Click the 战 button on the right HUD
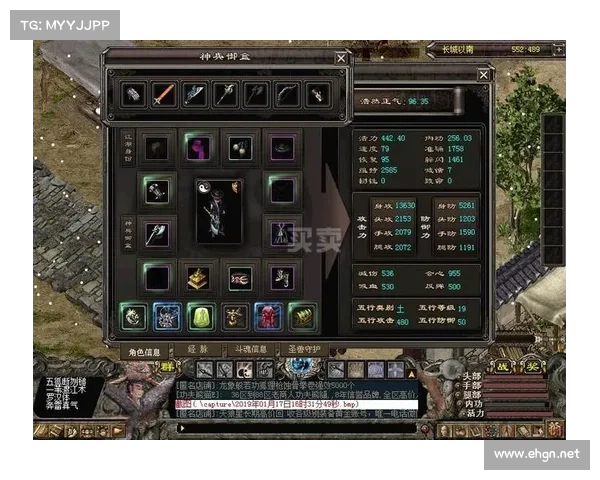600x480 pixels. pos(504,366)
